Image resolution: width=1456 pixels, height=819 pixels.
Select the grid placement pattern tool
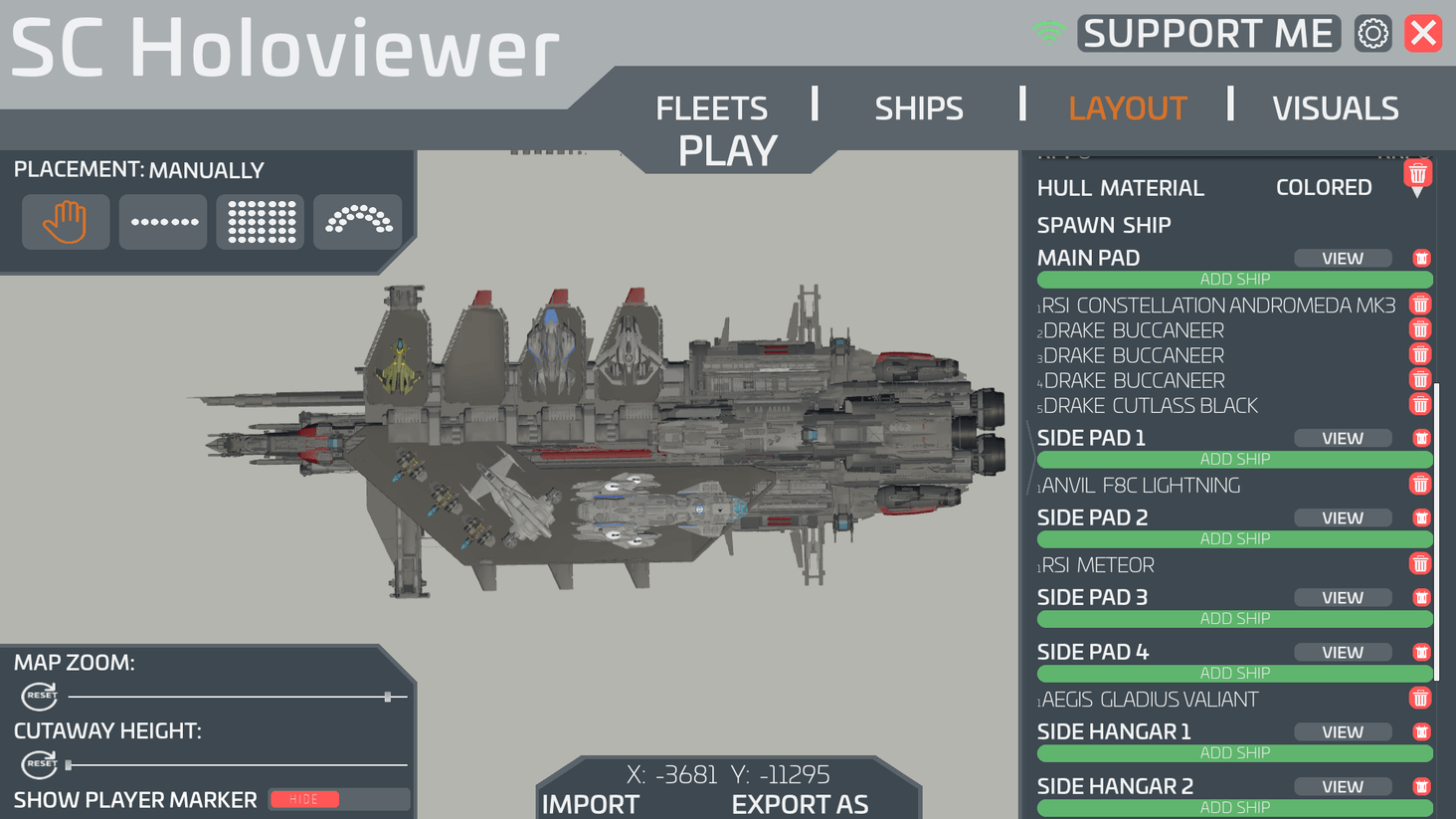point(260,221)
